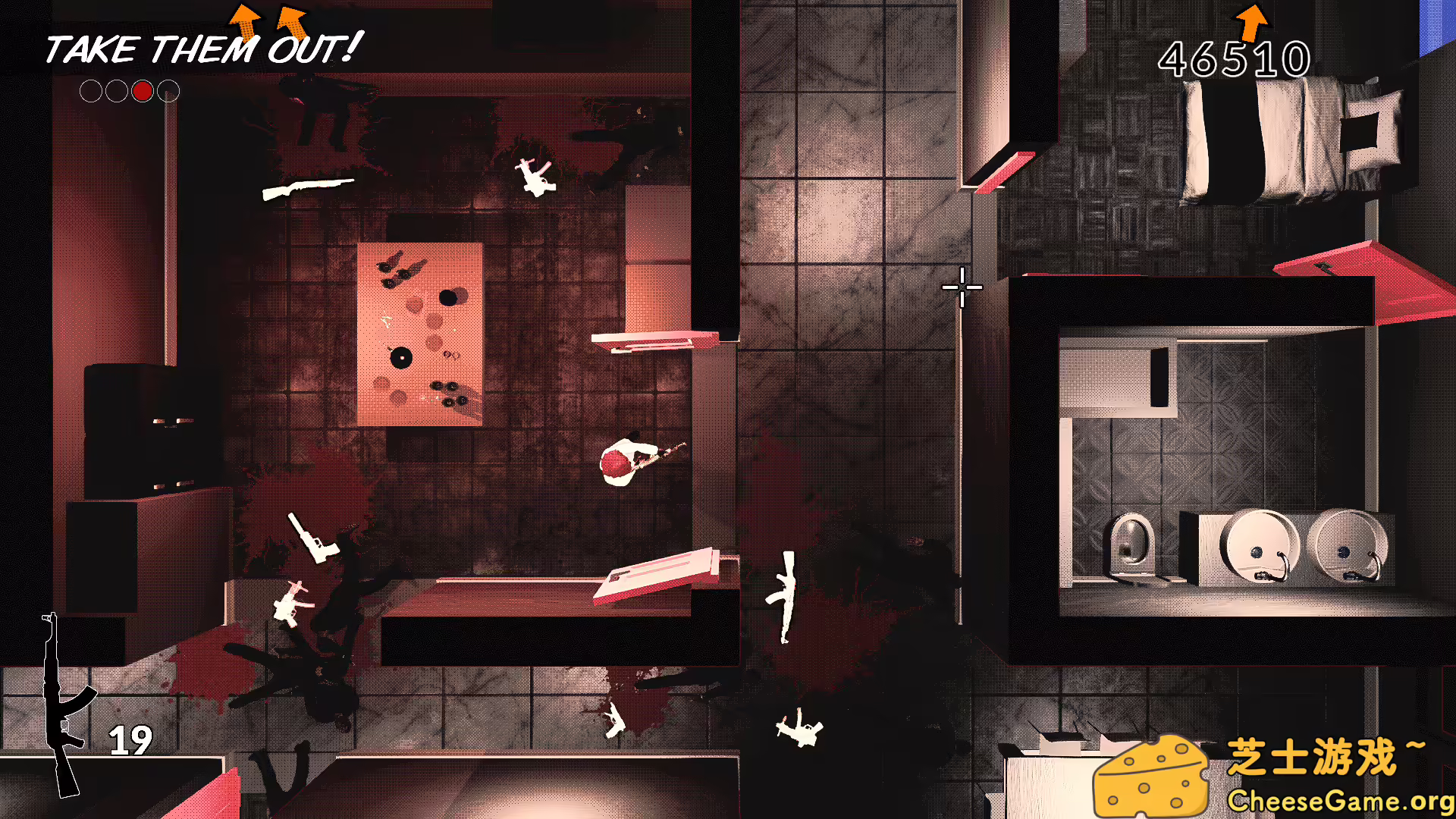
Task: Click the ammo counter showing 19
Action: [x=130, y=739]
